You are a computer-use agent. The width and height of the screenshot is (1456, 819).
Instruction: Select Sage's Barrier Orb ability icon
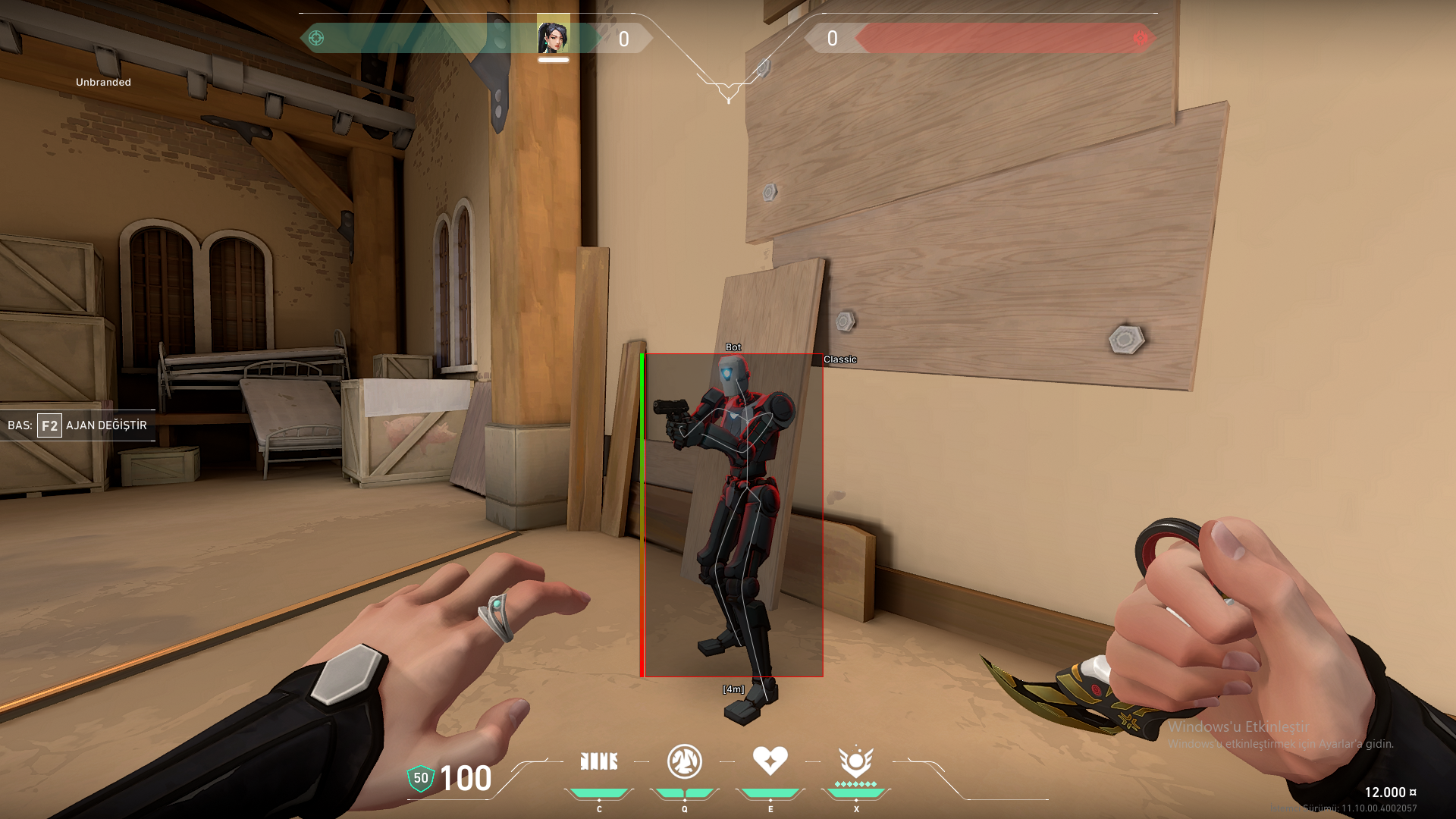point(599,761)
